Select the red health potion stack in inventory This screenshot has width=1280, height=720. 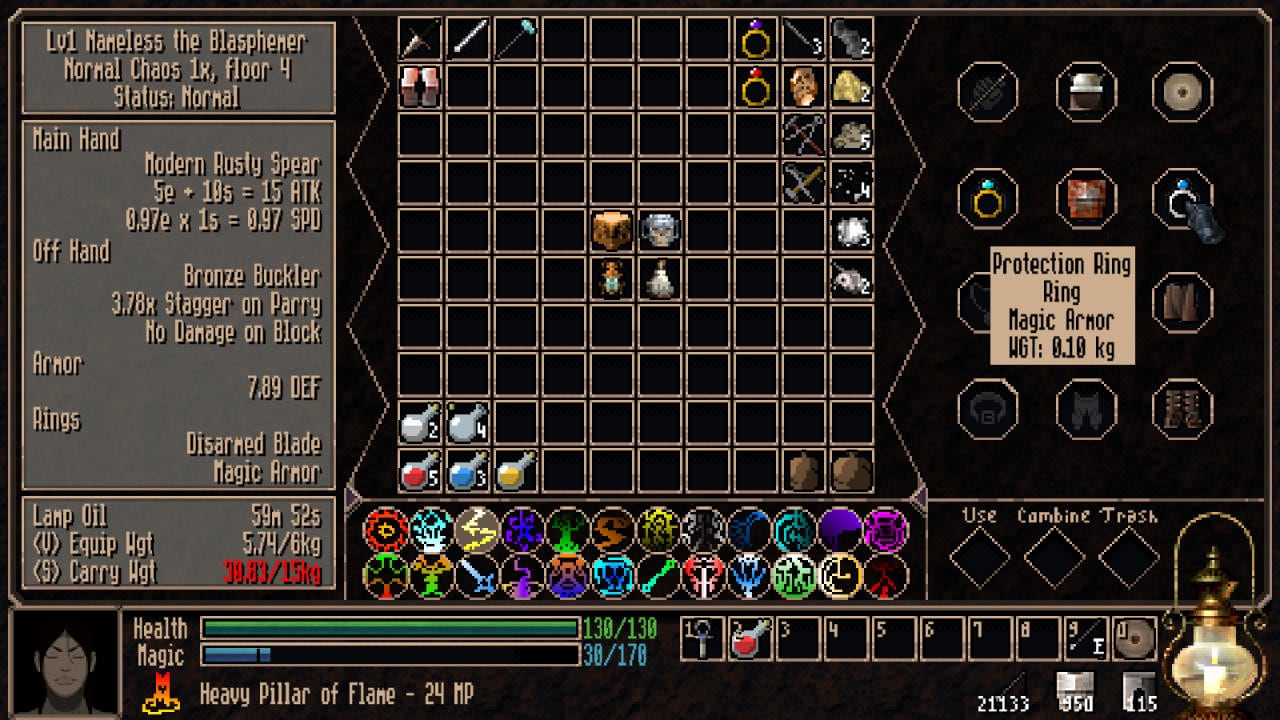click(x=419, y=471)
